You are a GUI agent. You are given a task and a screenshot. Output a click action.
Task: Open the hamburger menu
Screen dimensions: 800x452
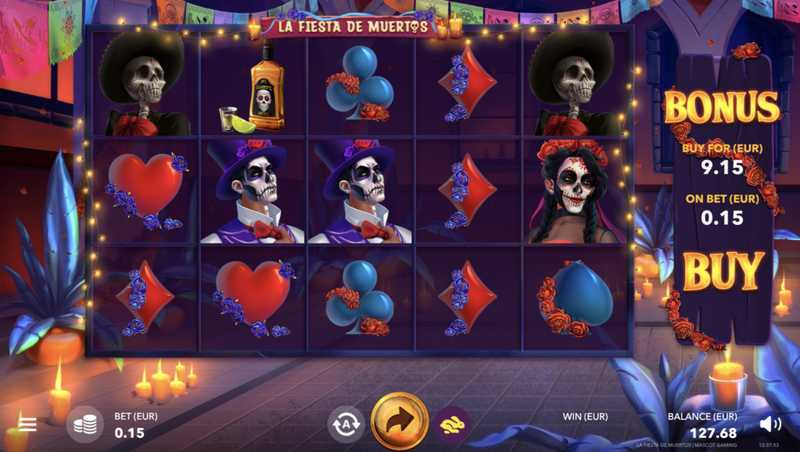point(27,423)
